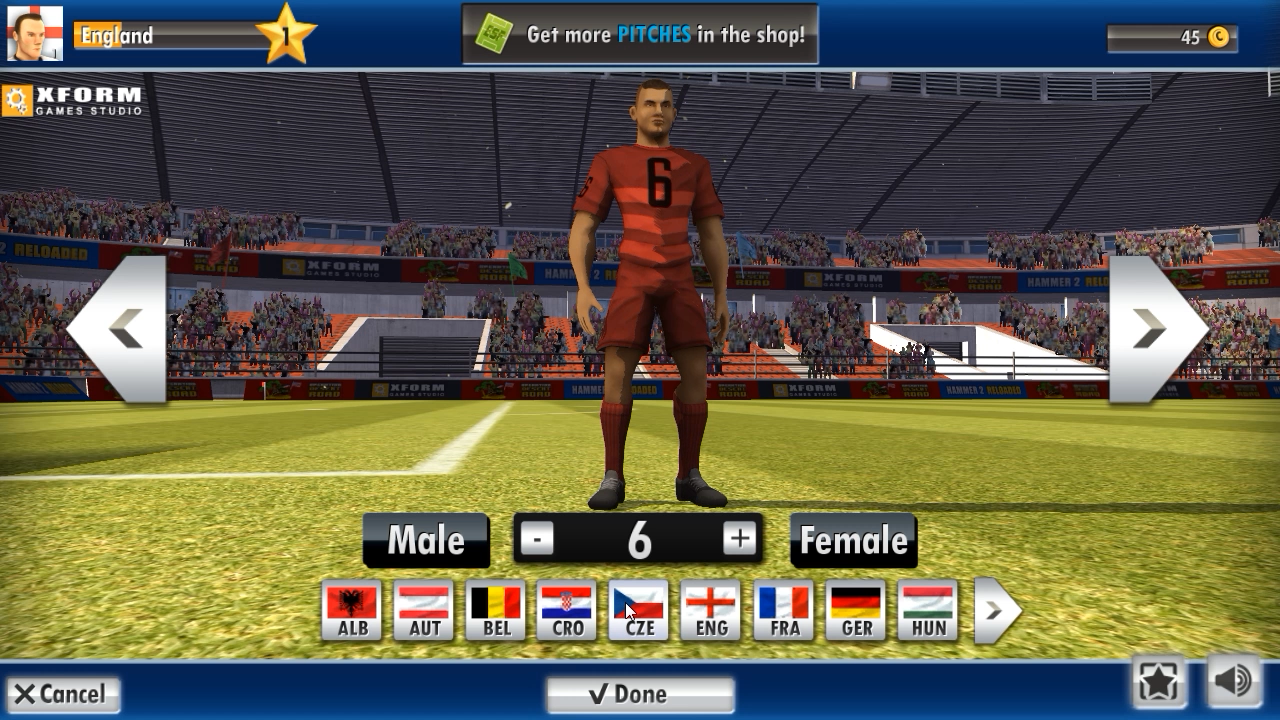Increase jersey number with the plus button
Viewport: 1280px width, 720px height.
click(739, 538)
